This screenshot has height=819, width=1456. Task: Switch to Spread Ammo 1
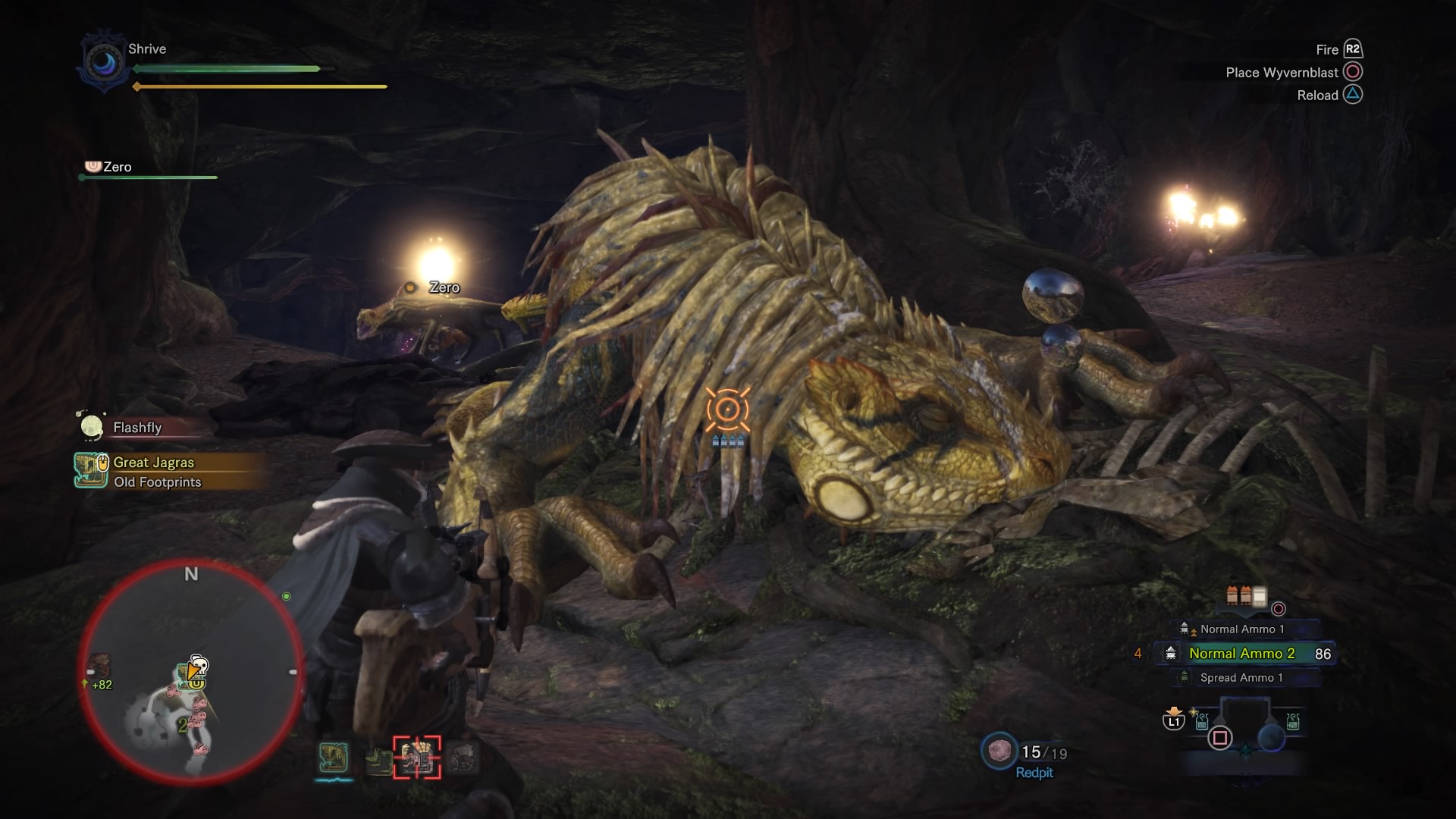coord(1241,678)
